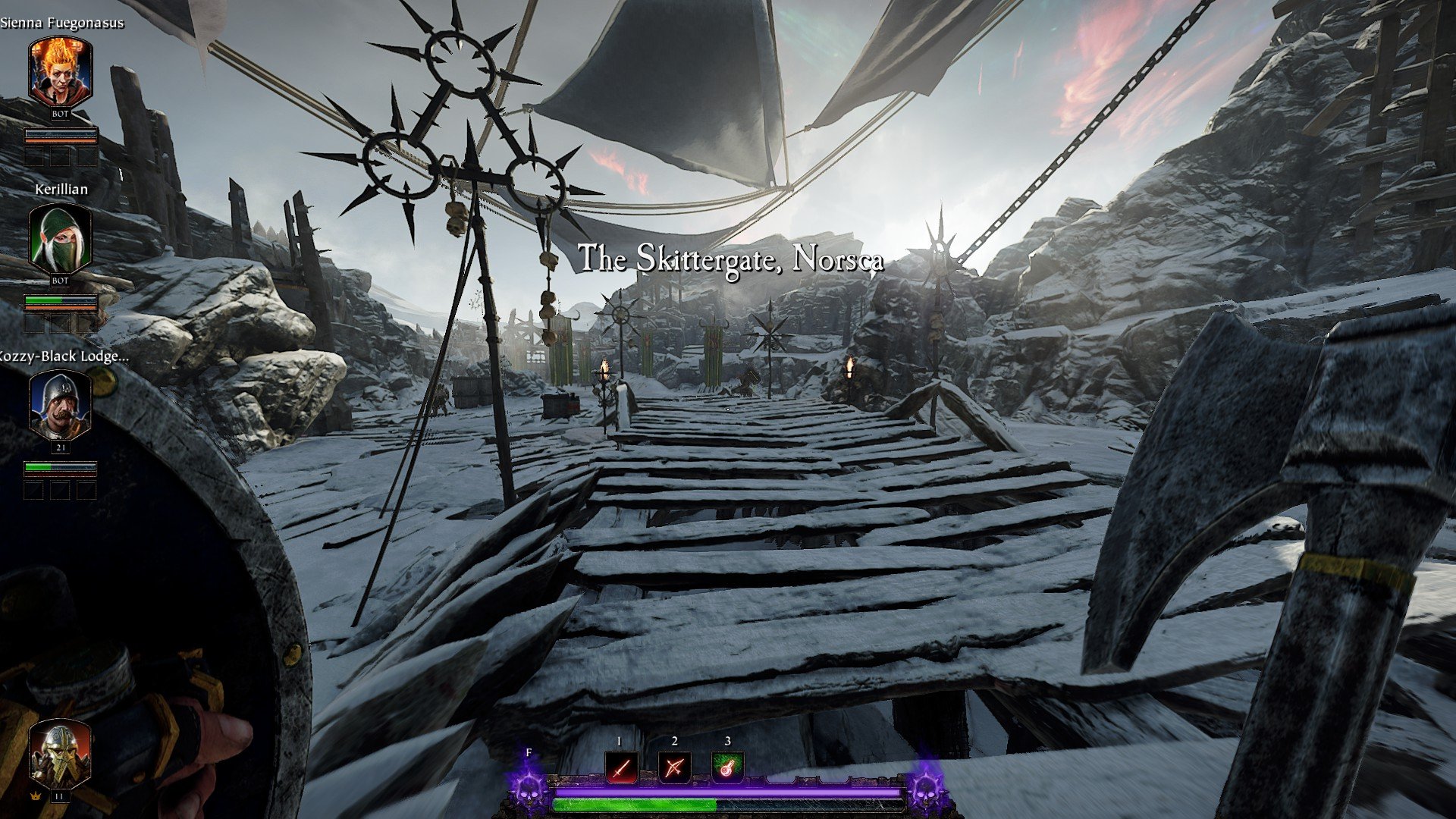Activate the purple skull career skill by F

(529, 787)
